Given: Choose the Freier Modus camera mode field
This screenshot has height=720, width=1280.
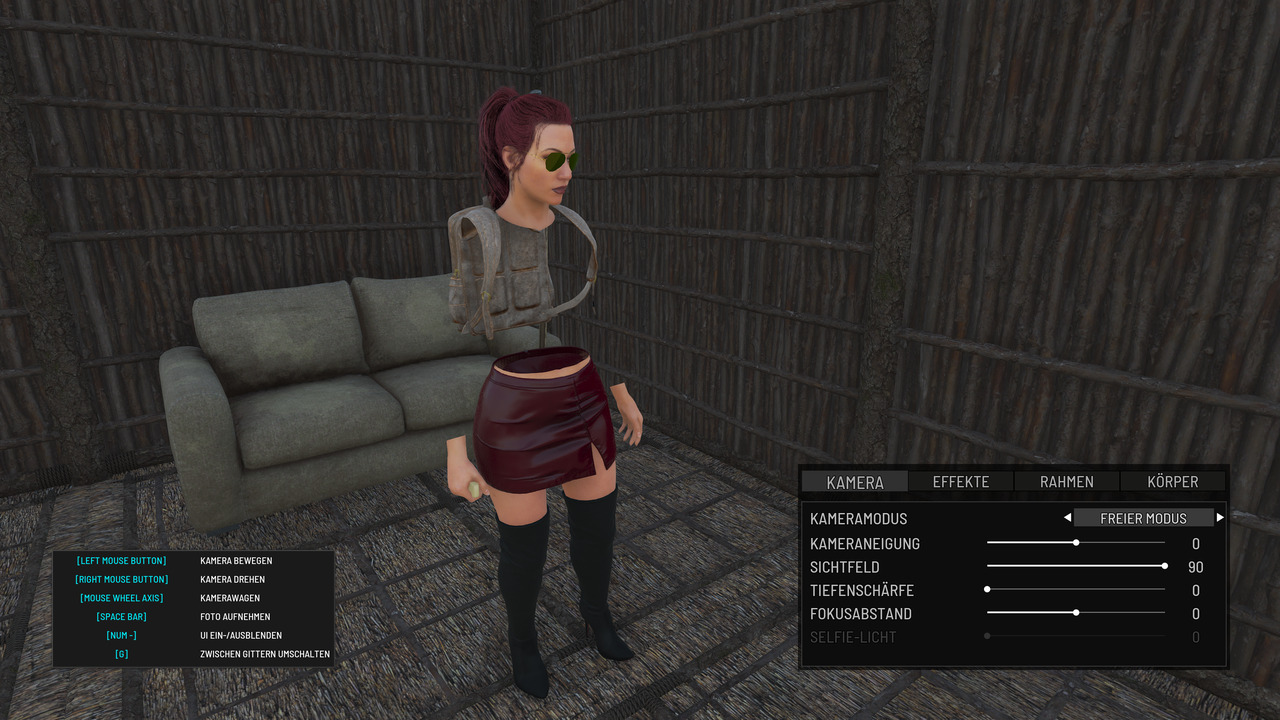Looking at the screenshot, I should 1143,518.
